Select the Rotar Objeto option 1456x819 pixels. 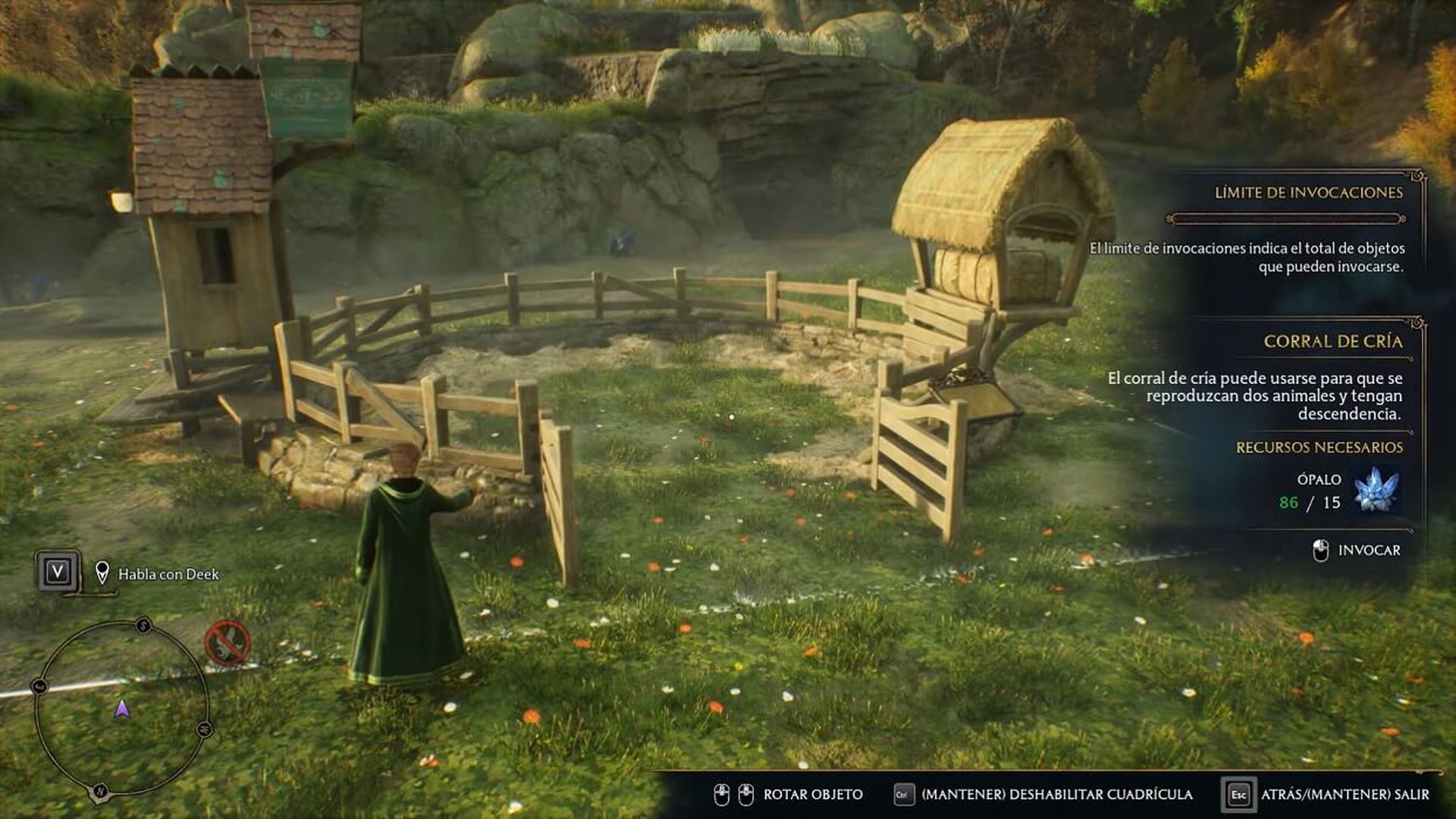pos(812,794)
